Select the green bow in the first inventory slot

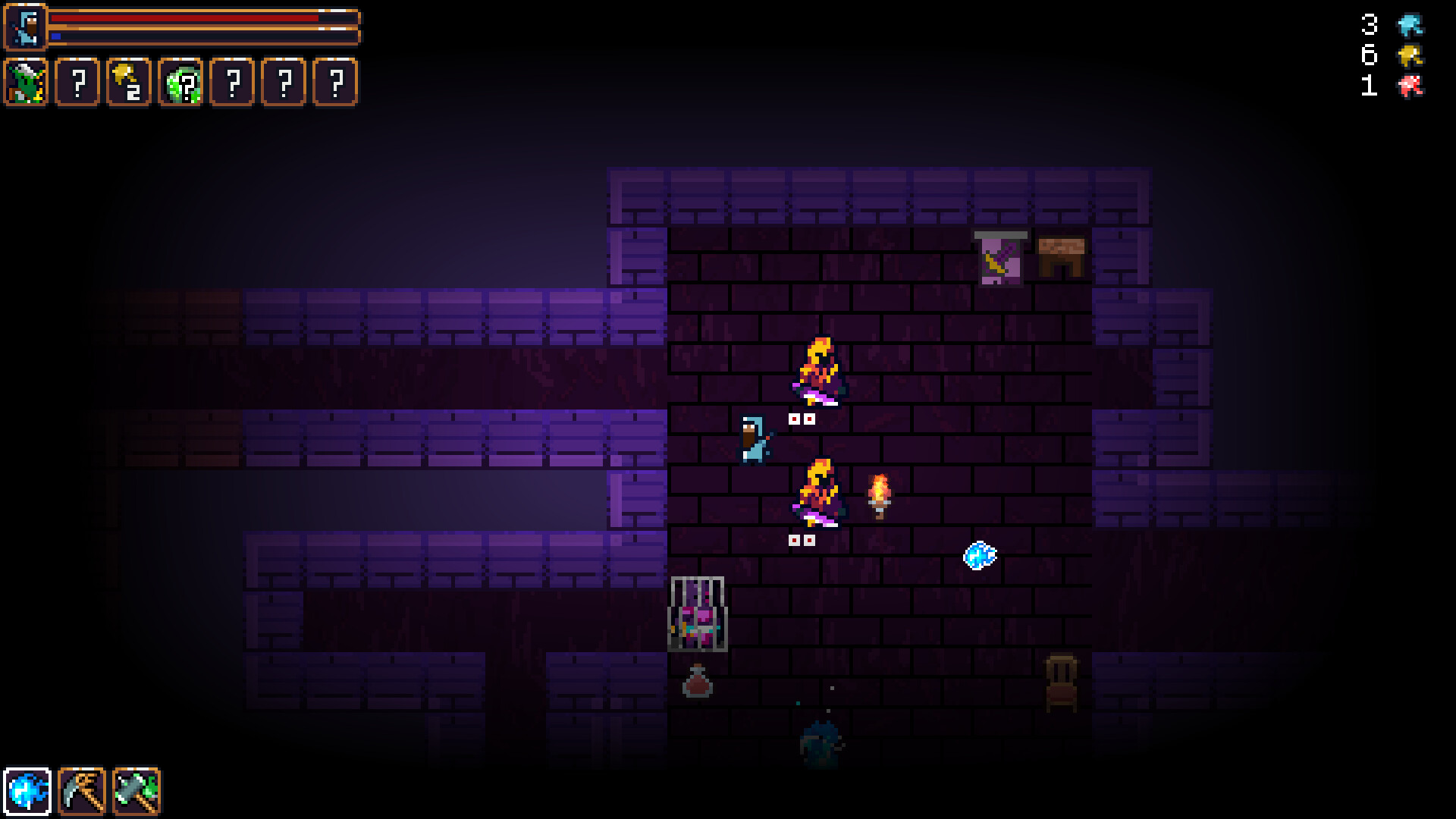(x=27, y=83)
